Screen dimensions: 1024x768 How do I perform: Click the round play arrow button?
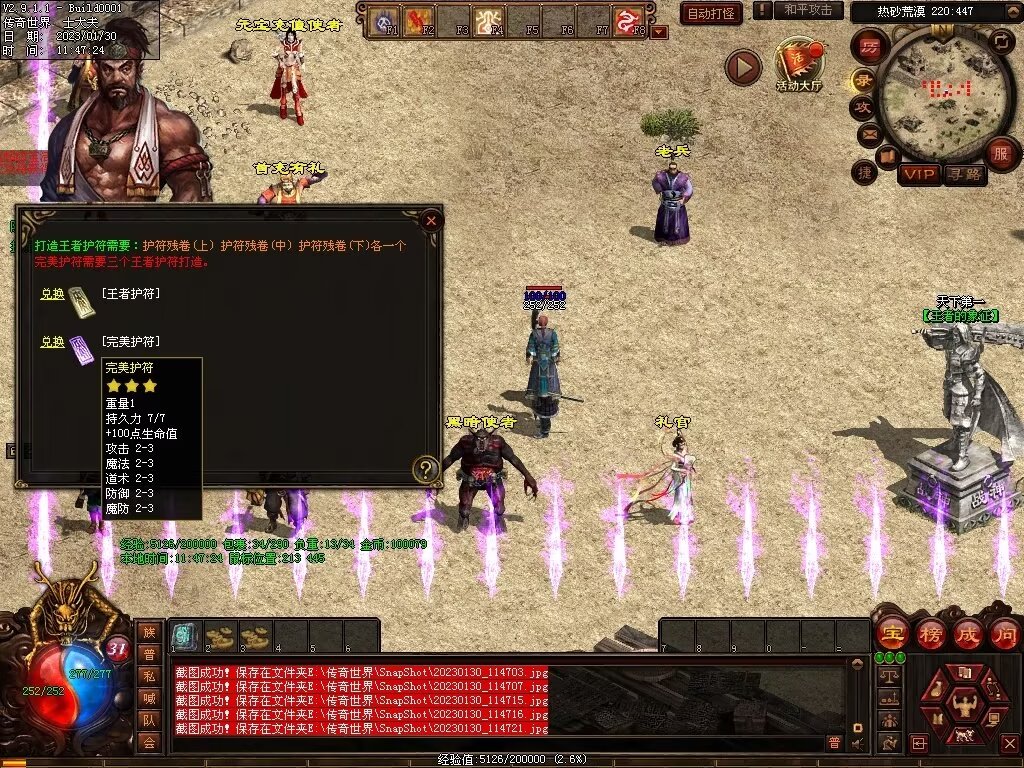click(743, 67)
